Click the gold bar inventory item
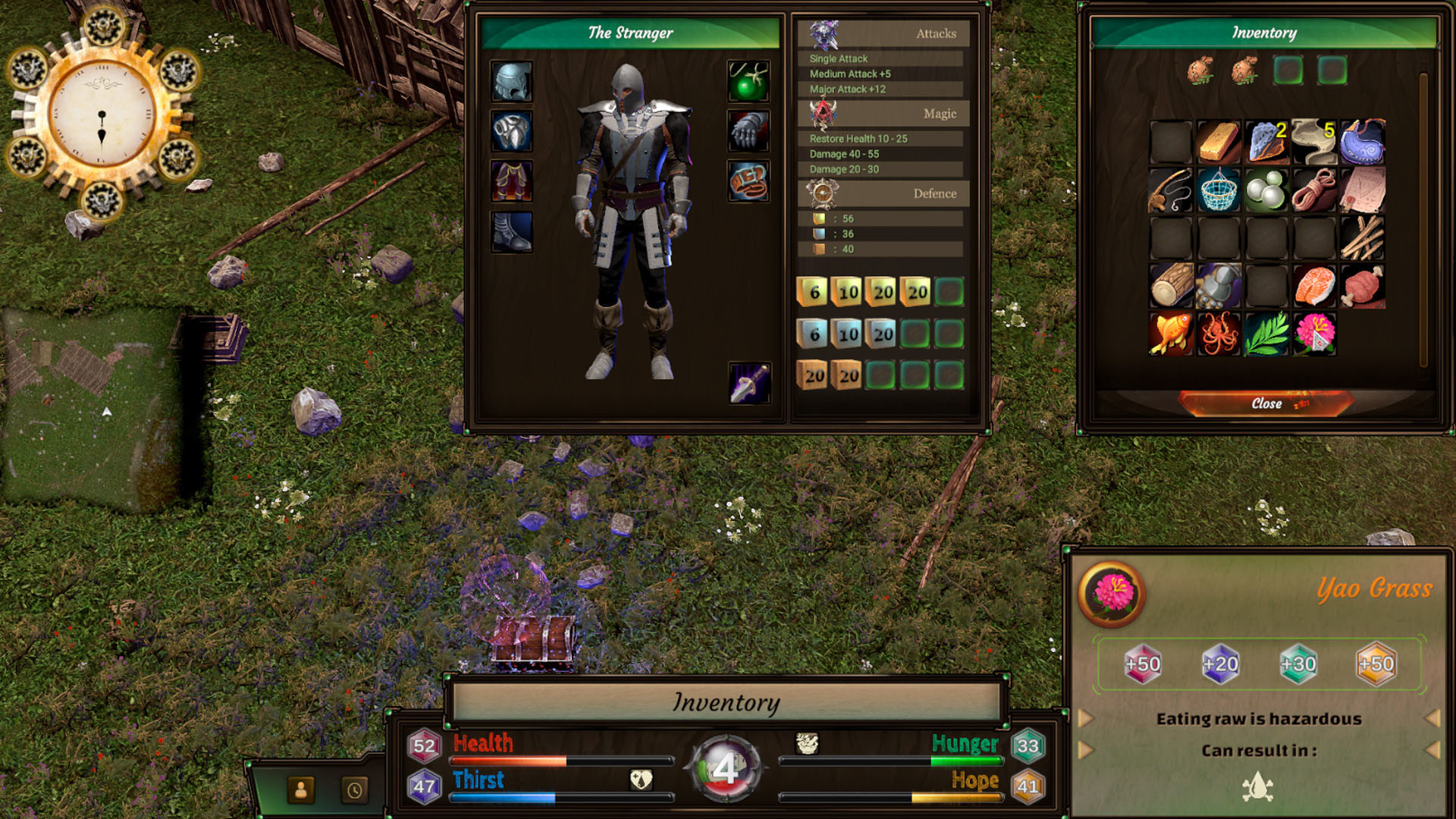Screen dimensions: 1456x819 point(1219,142)
